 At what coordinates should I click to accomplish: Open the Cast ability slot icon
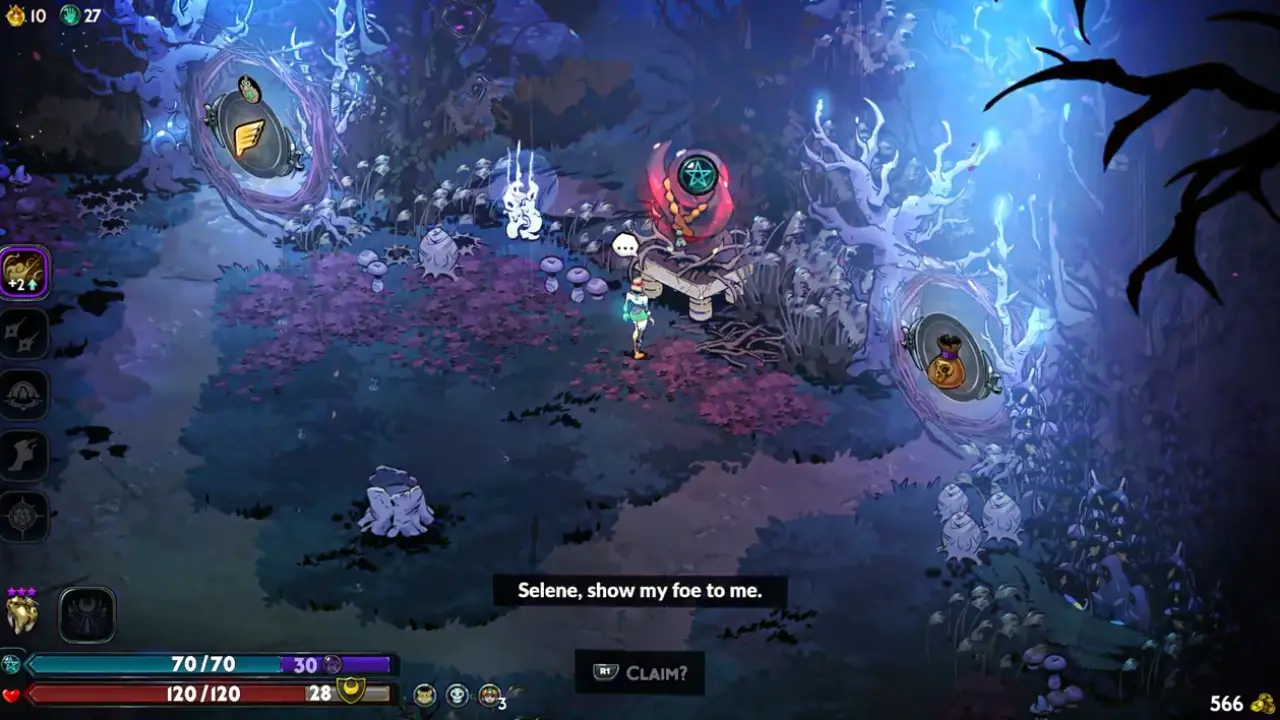coord(22,393)
